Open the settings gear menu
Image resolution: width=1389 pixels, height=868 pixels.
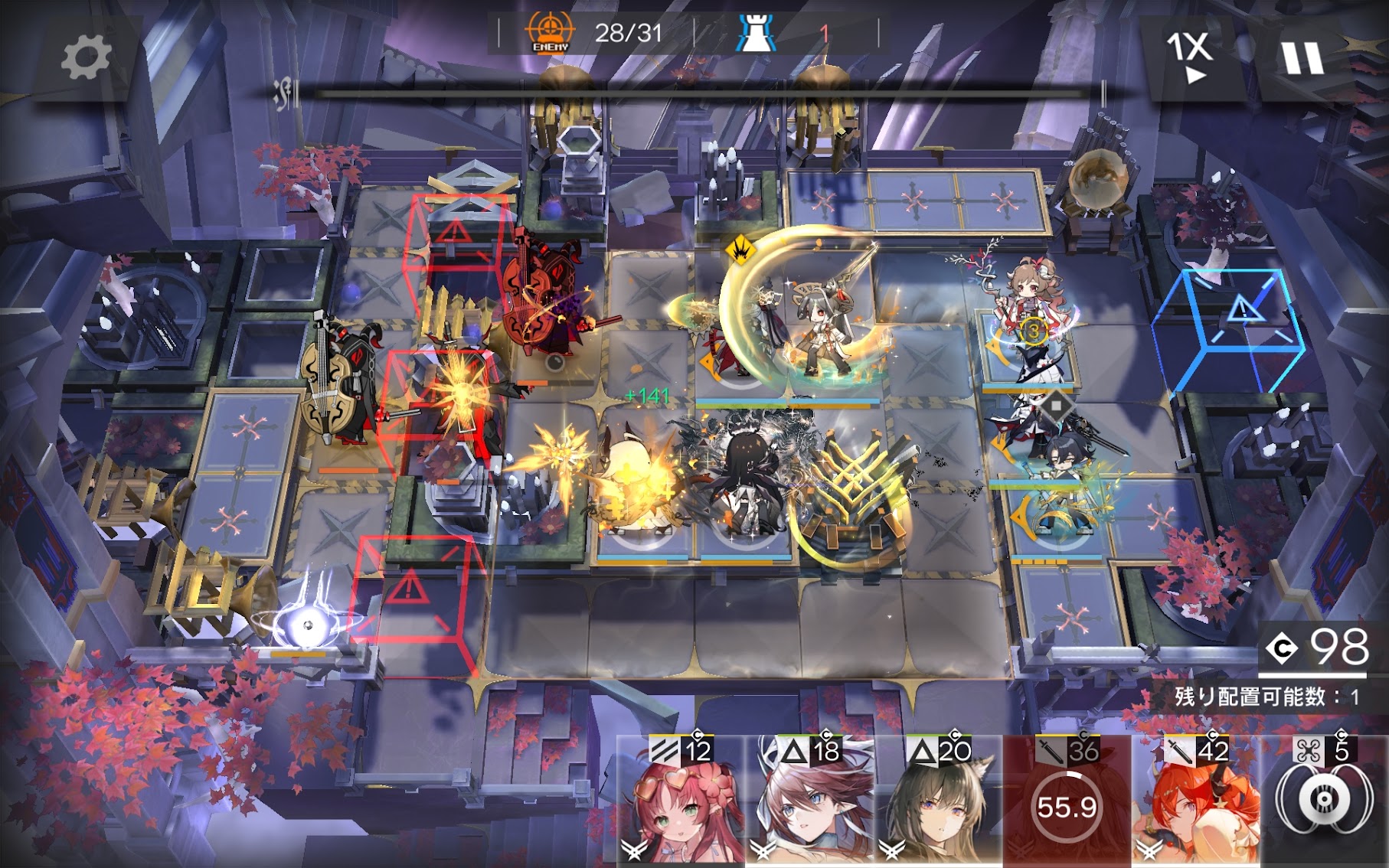[85, 58]
